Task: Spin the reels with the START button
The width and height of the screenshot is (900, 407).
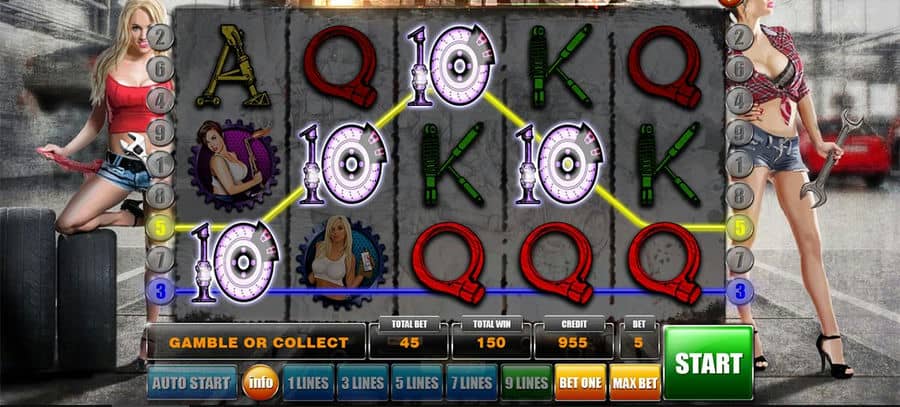Action: tap(707, 362)
